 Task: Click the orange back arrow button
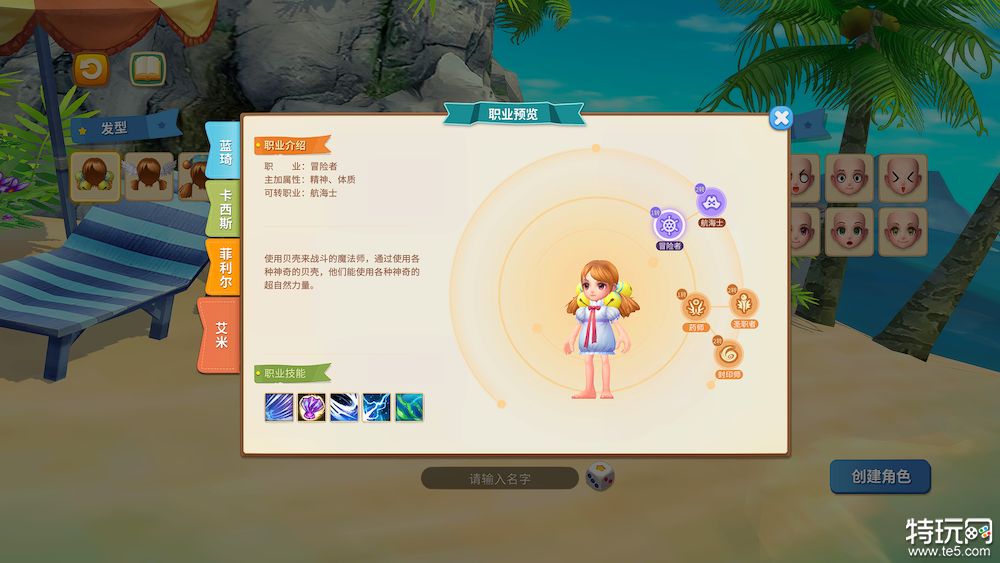coord(91,69)
